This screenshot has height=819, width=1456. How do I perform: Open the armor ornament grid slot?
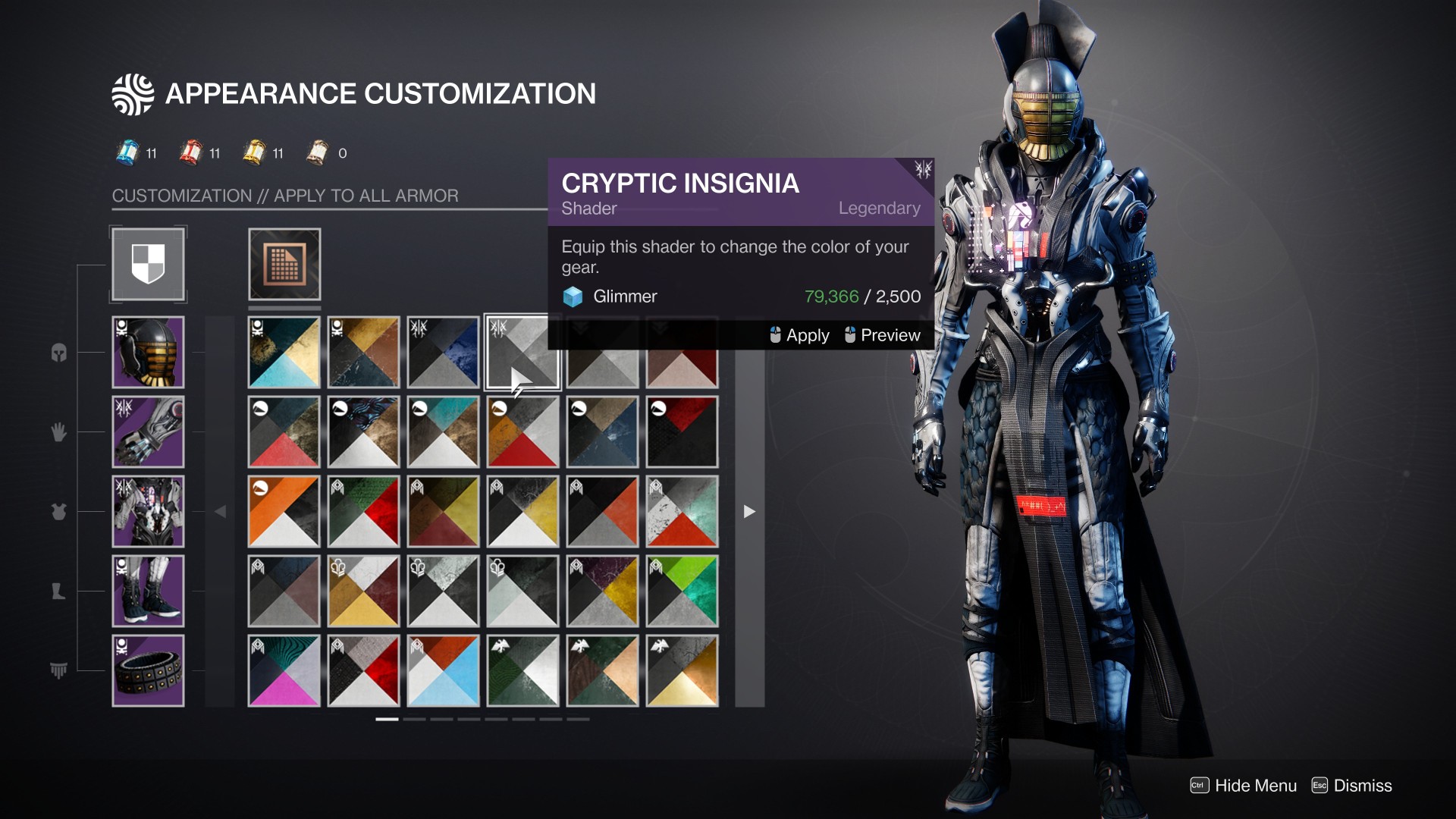pyautogui.click(x=284, y=264)
